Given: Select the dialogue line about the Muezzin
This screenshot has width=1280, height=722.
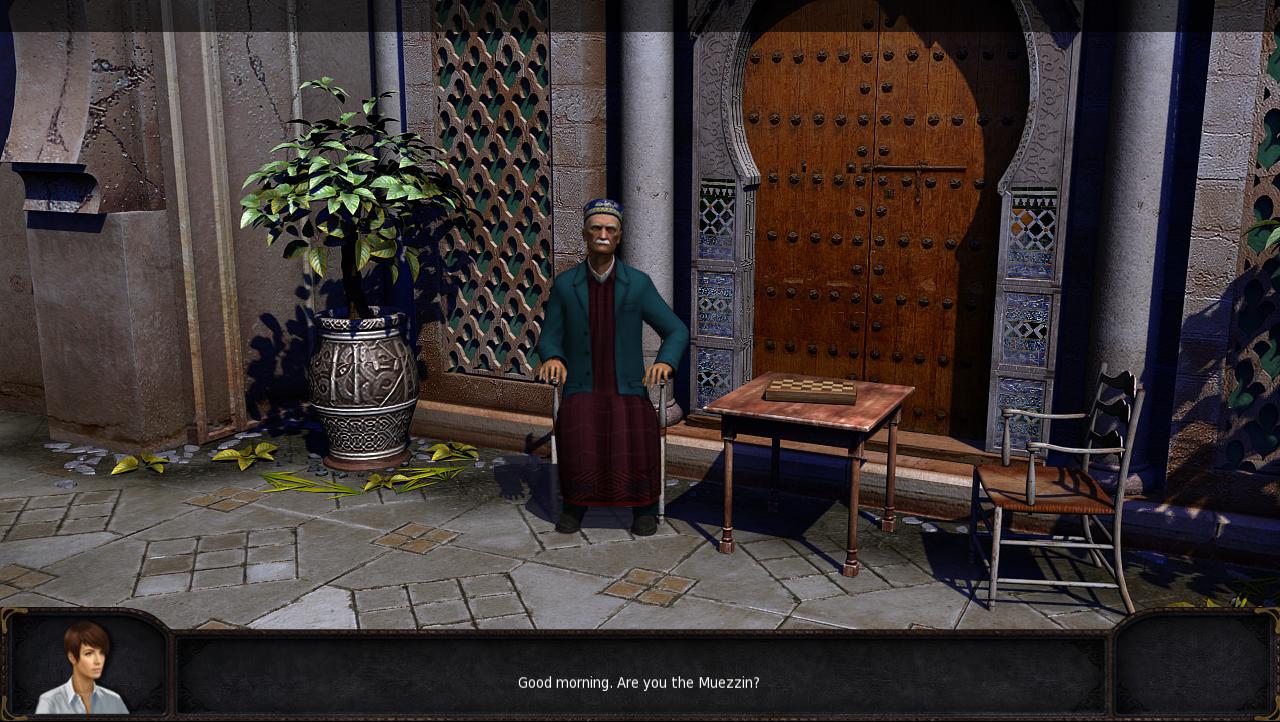Looking at the screenshot, I should [638, 683].
